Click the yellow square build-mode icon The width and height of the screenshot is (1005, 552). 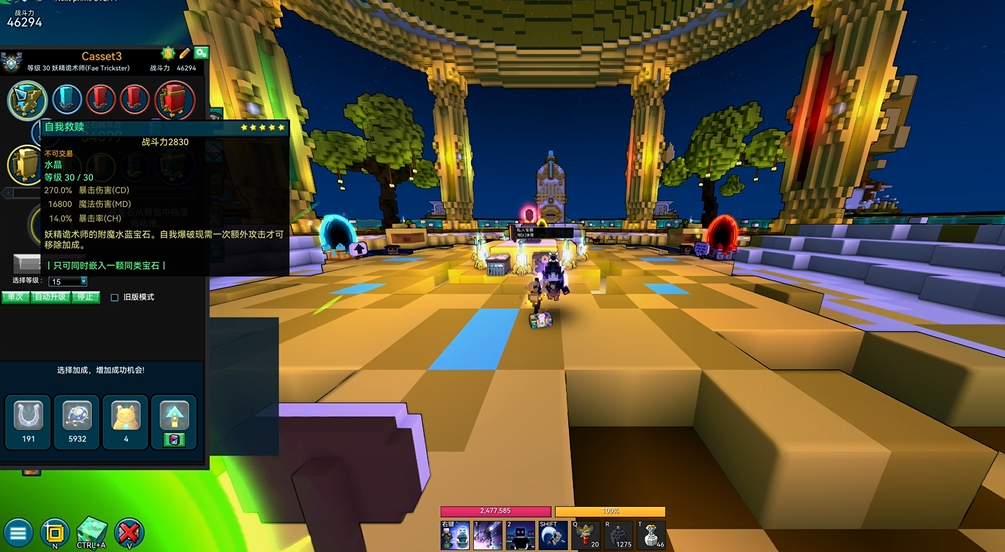click(x=54, y=530)
